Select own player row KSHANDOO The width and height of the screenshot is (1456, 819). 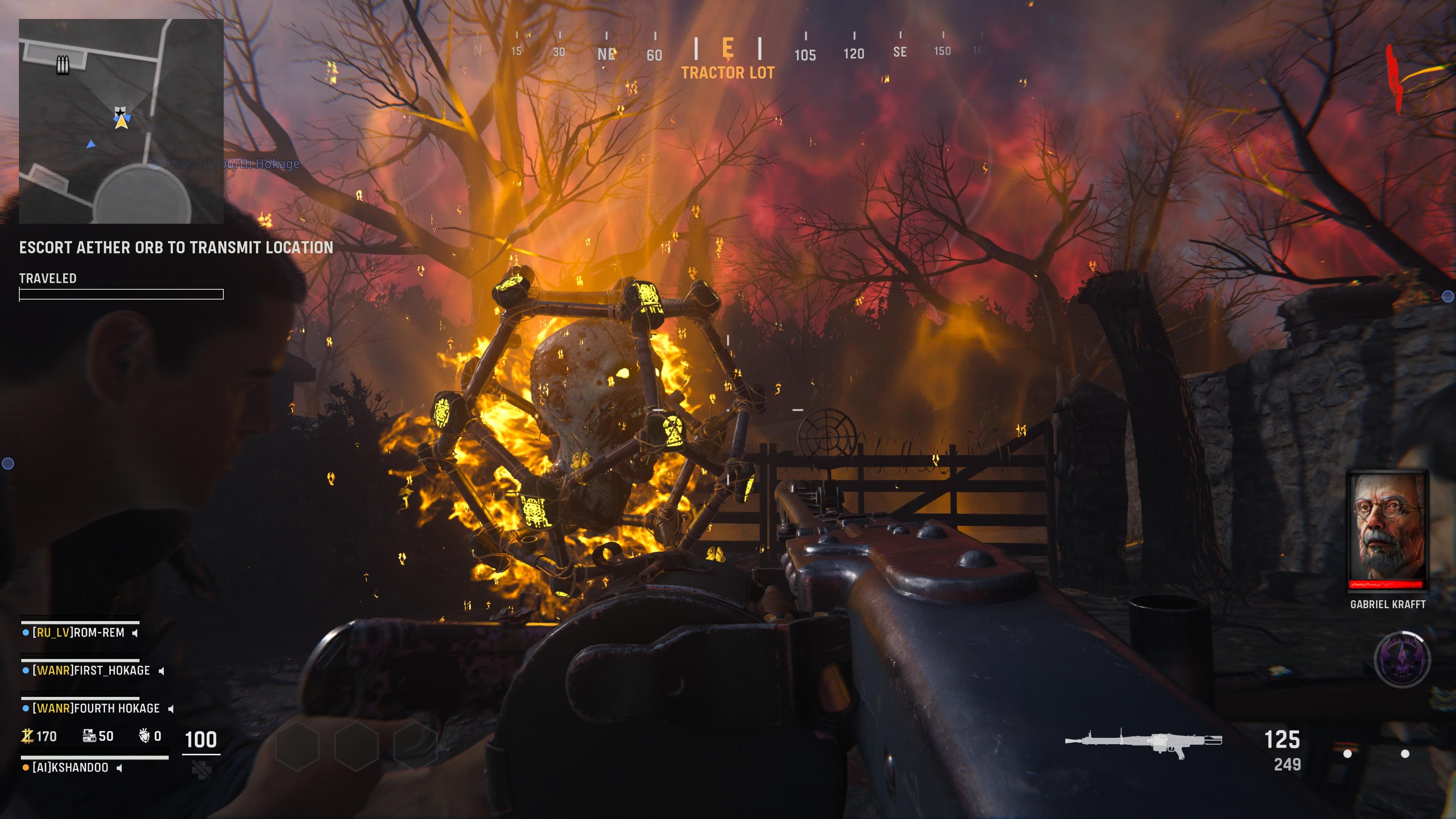coord(71,767)
